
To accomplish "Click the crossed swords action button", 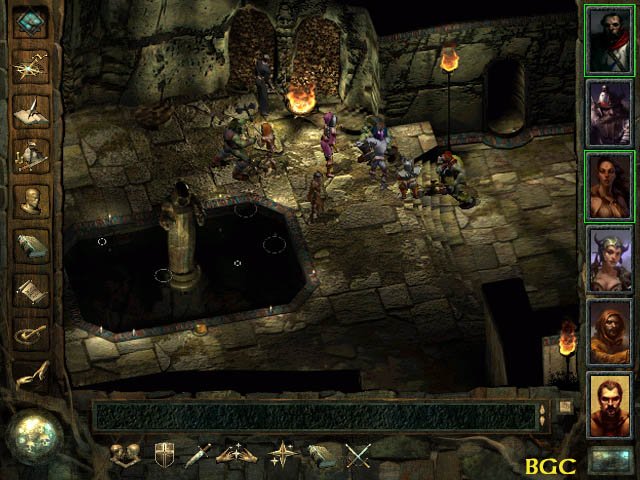I will tap(358, 456).
